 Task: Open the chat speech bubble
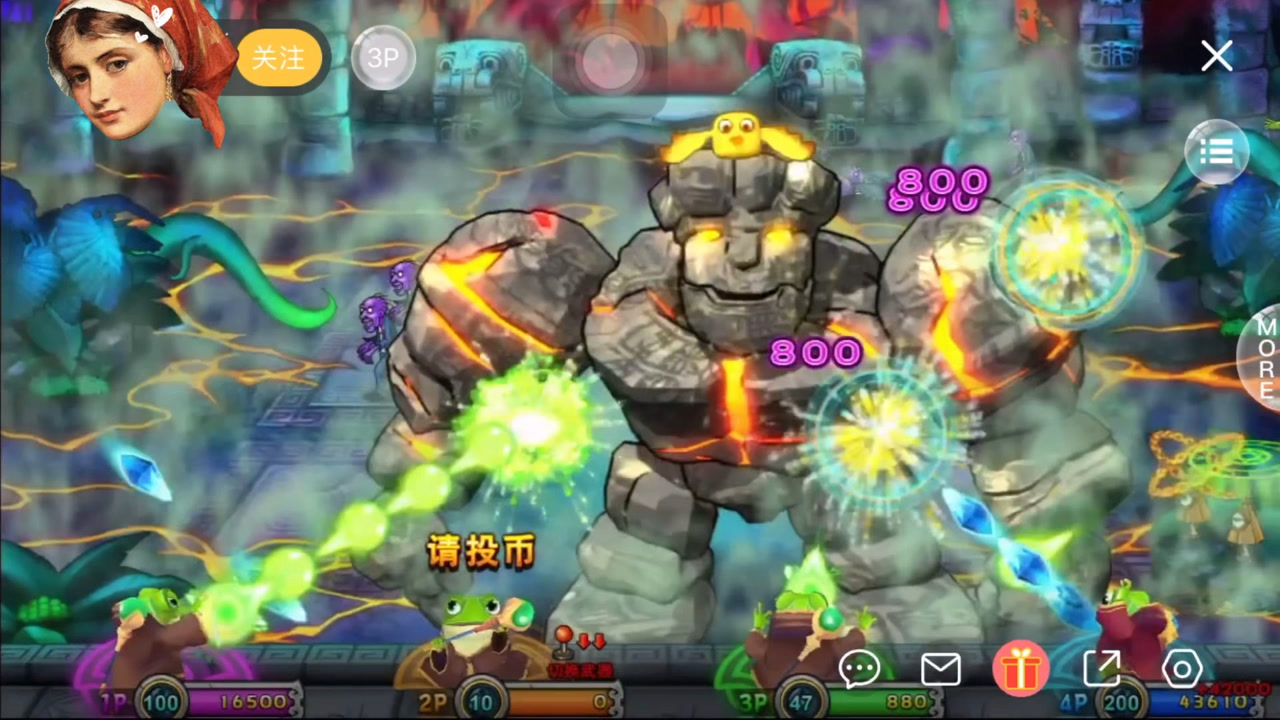click(859, 669)
